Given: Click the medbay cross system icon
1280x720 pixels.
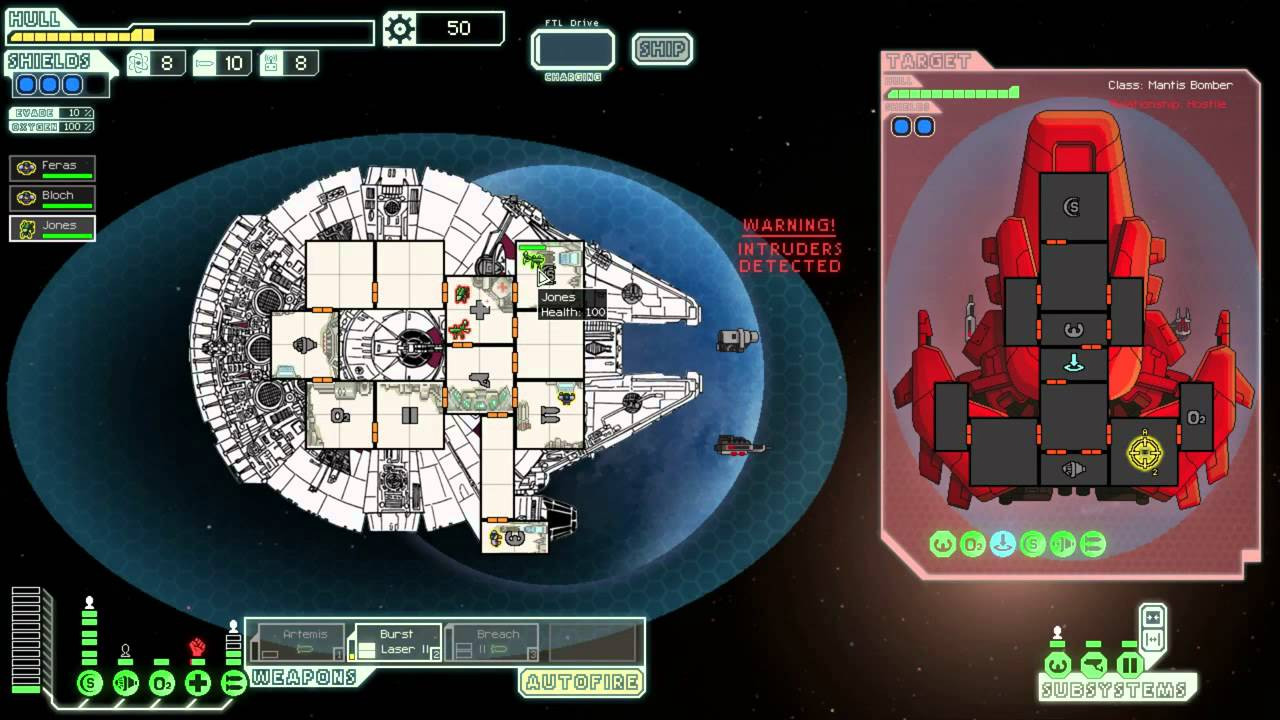Looking at the screenshot, I should pyautogui.click(x=198, y=684).
